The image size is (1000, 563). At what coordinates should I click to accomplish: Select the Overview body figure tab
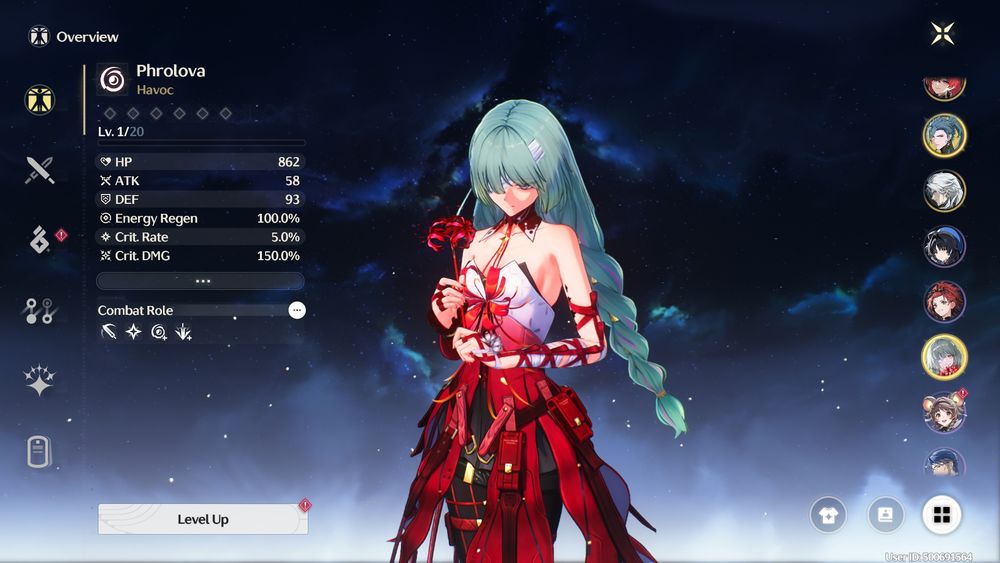click(x=40, y=99)
